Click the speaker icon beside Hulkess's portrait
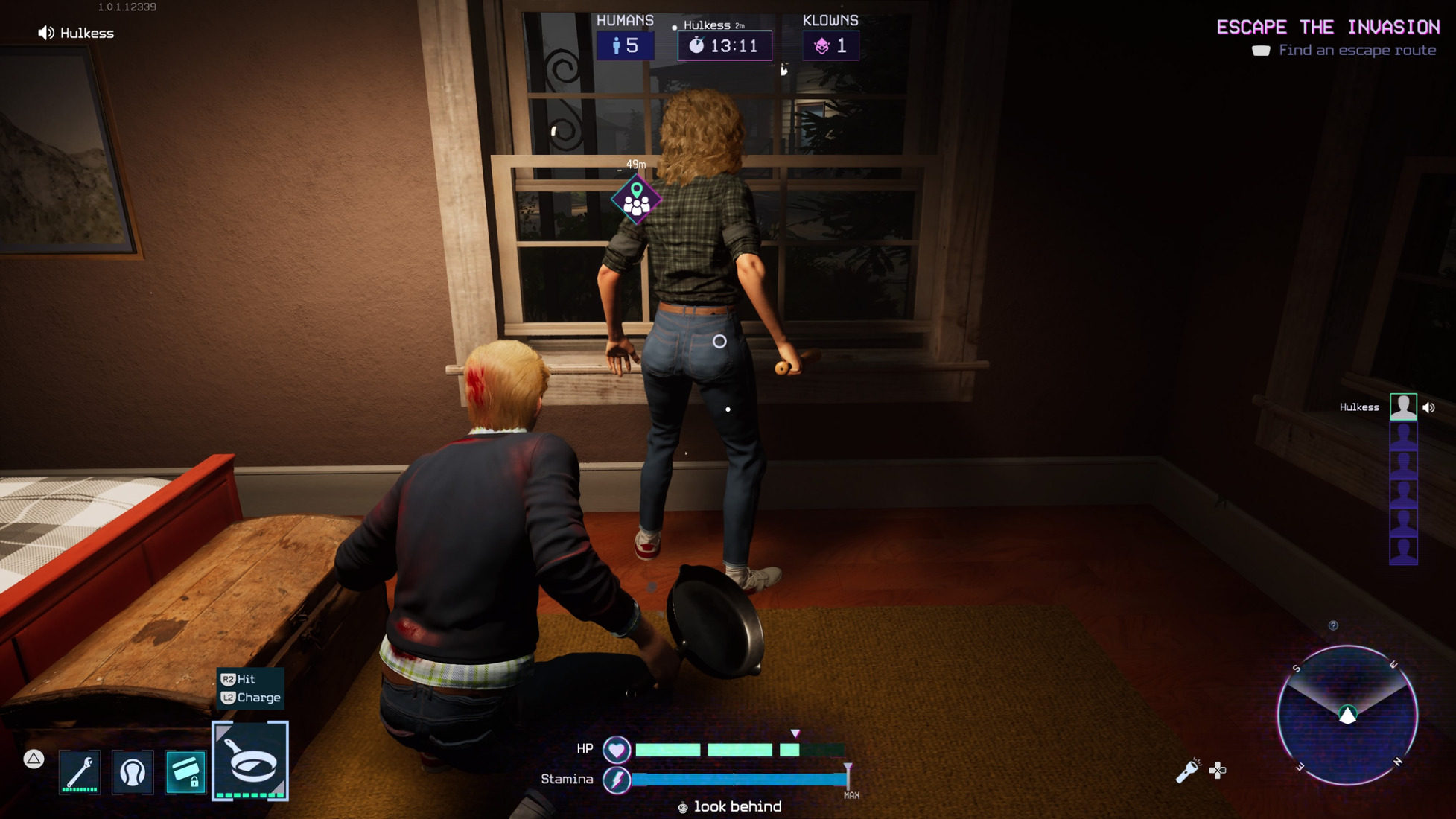The image size is (1456, 819). (1428, 407)
